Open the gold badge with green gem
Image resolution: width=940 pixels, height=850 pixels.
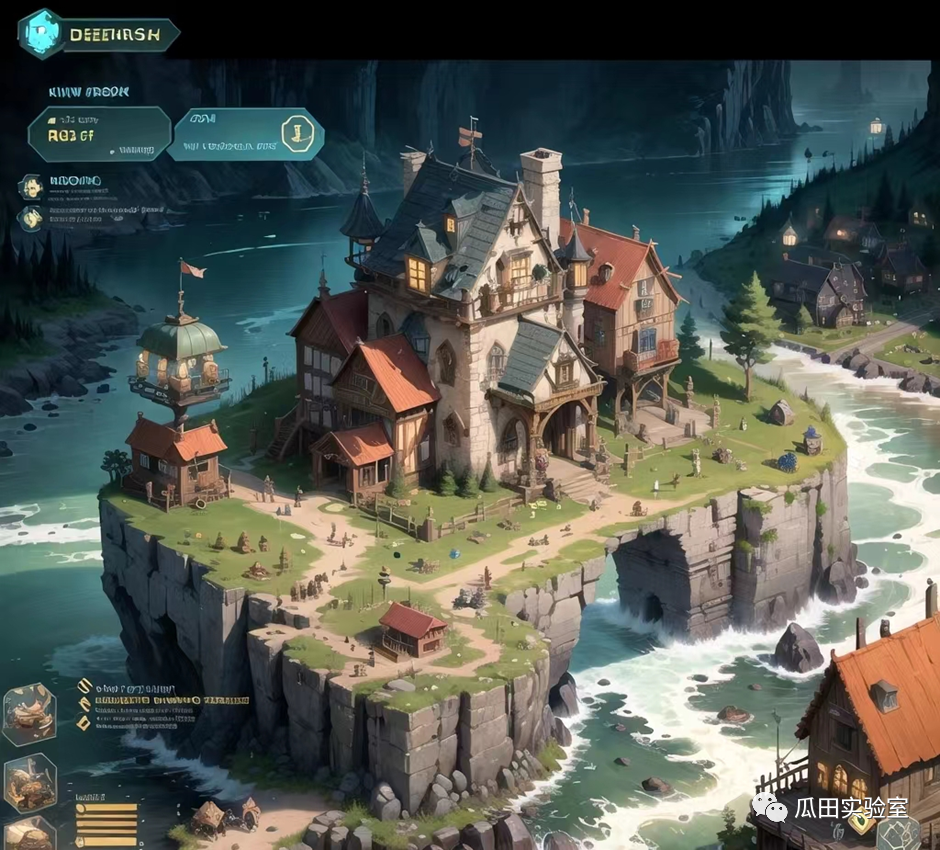coord(862,822)
